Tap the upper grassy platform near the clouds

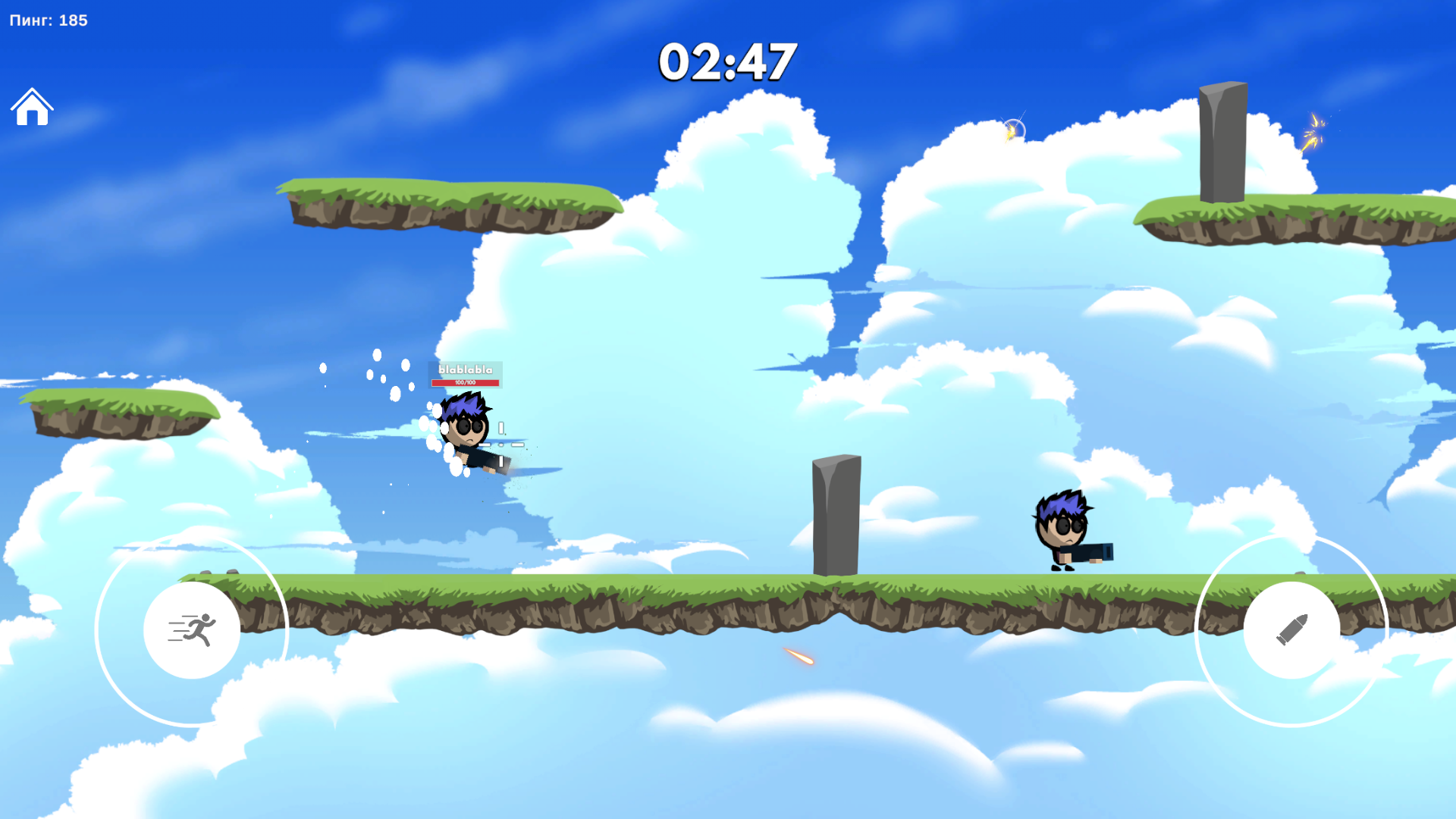(x=447, y=205)
